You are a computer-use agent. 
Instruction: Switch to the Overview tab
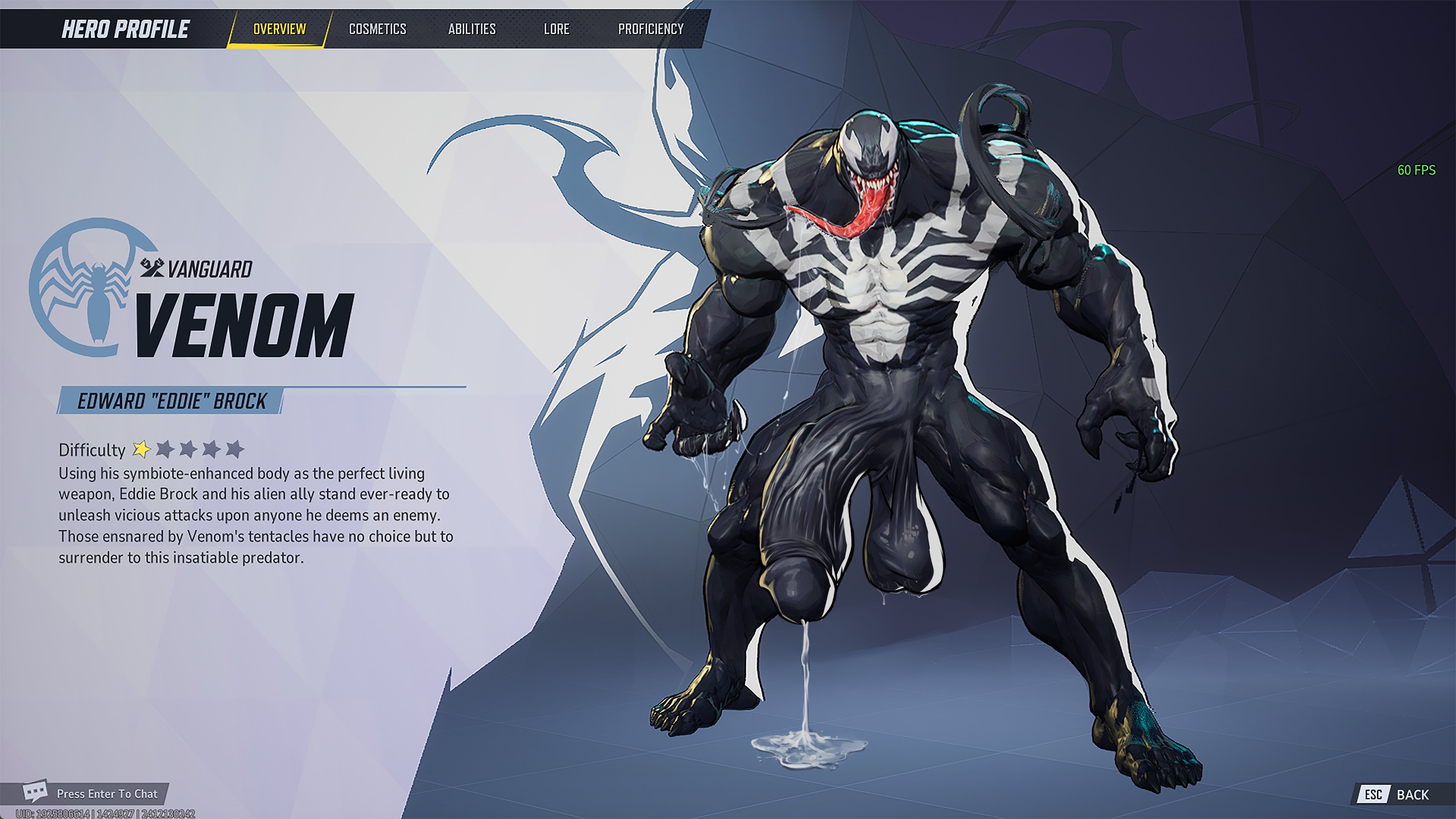click(279, 29)
